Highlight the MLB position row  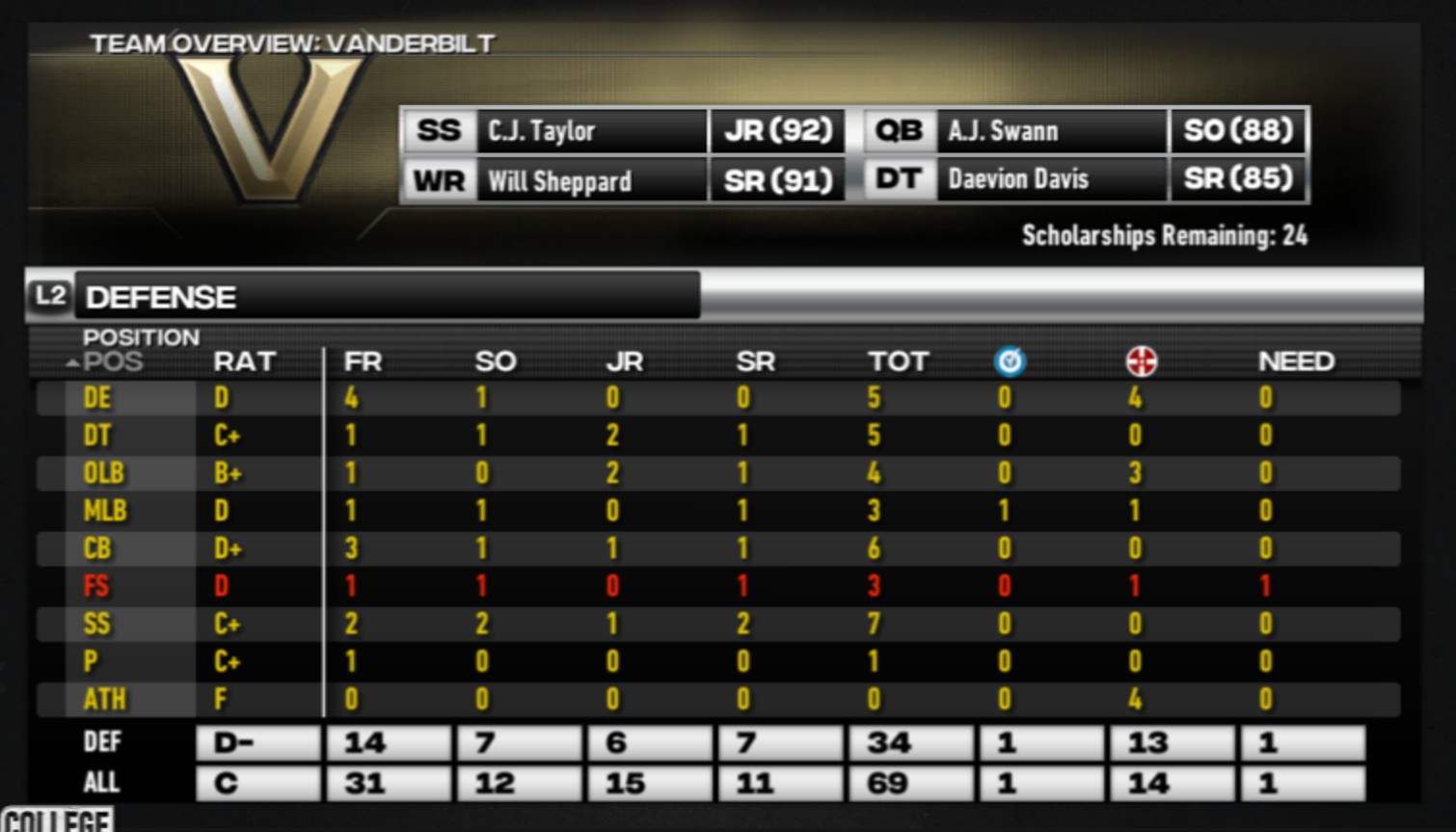(x=104, y=511)
